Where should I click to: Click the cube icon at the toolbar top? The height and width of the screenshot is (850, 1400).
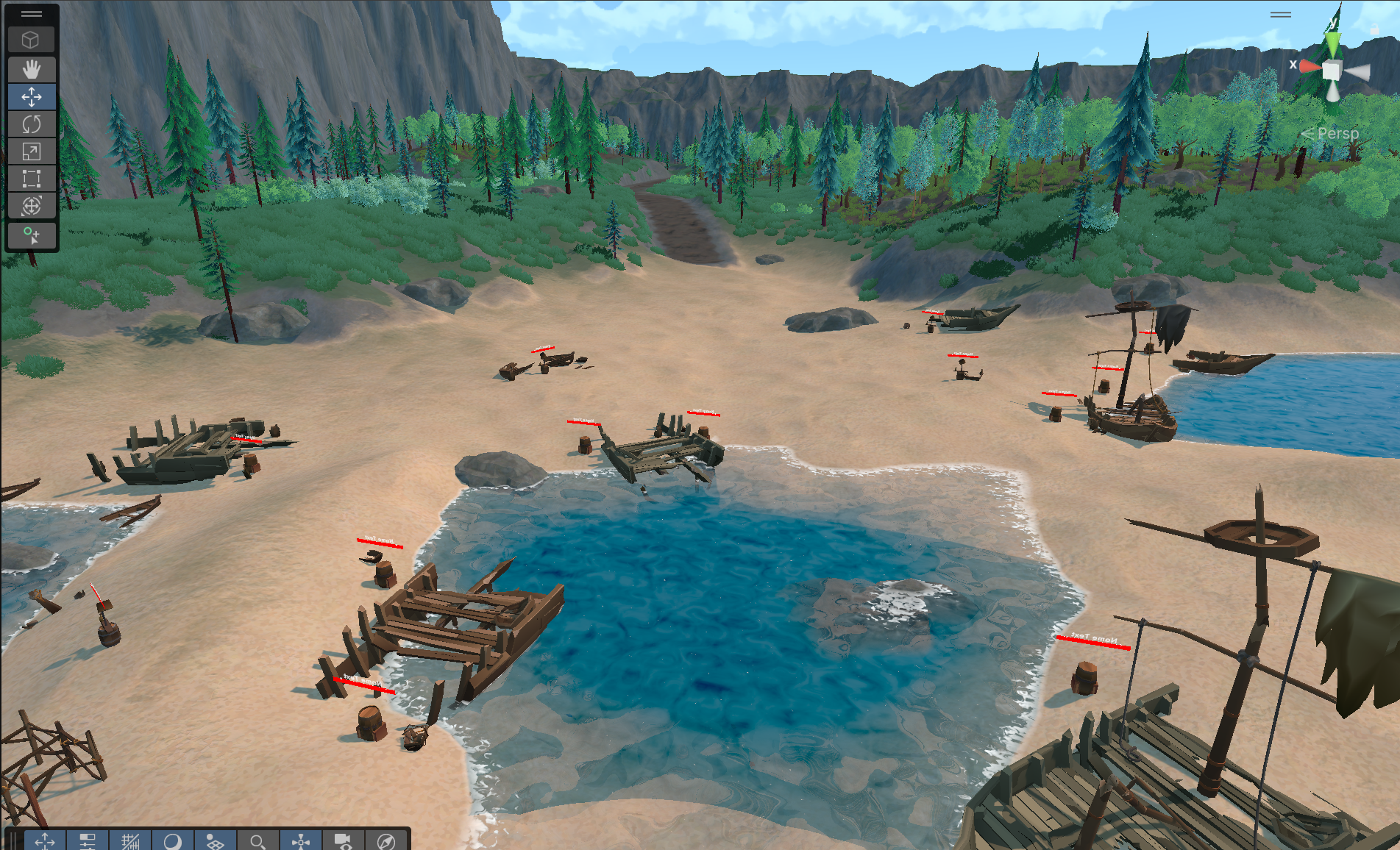(x=31, y=40)
